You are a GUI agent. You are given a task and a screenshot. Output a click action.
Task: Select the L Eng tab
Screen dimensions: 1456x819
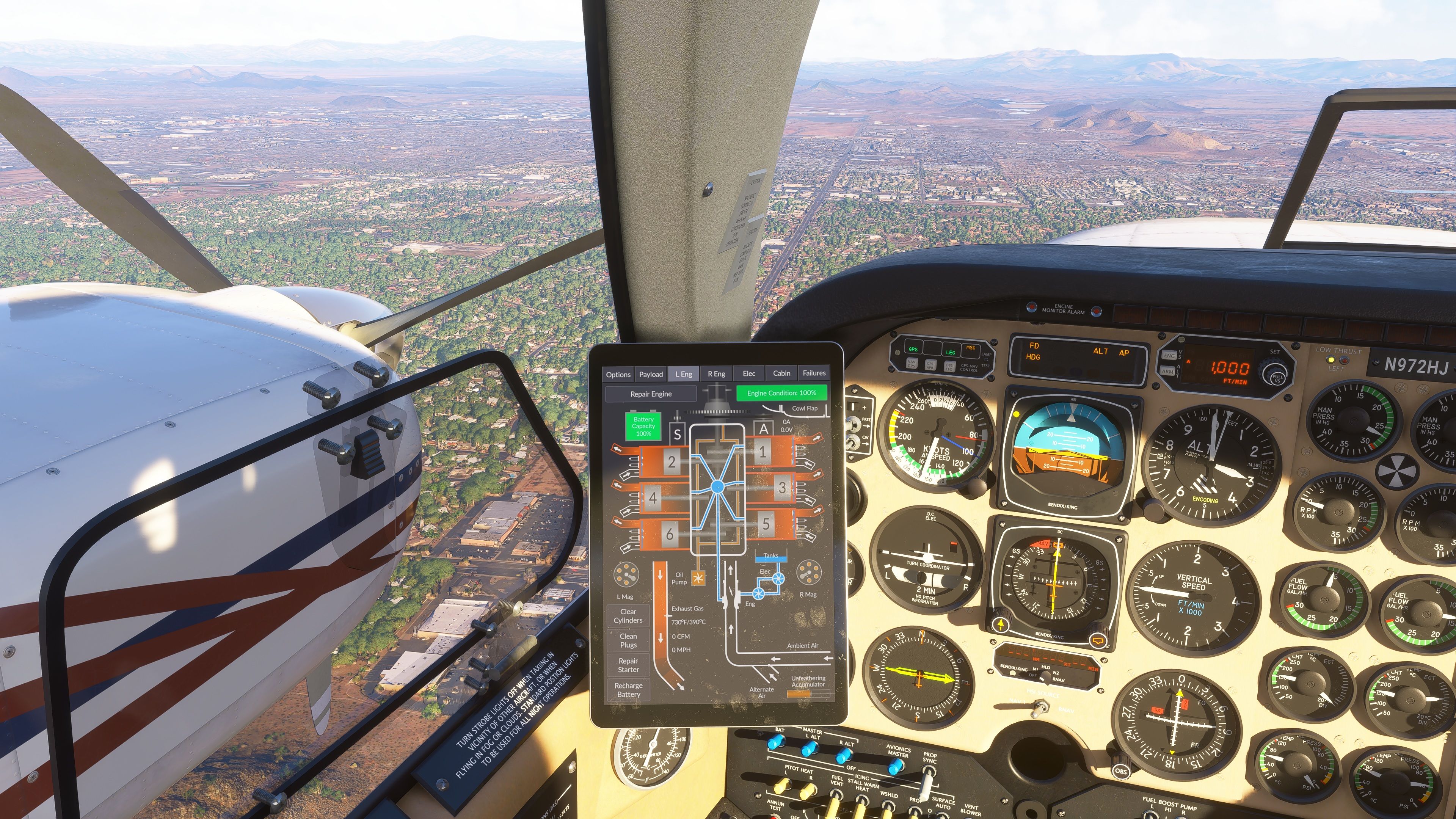point(683,374)
